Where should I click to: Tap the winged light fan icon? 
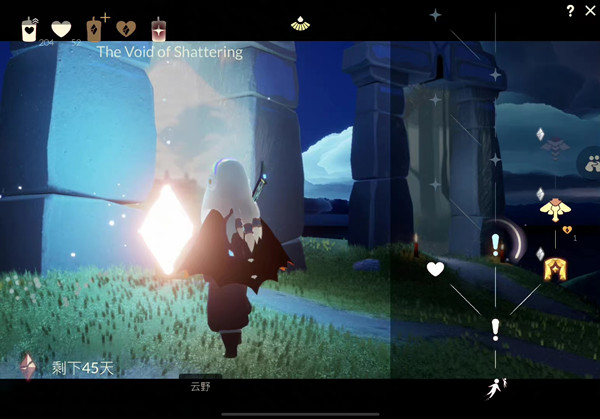(x=300, y=22)
